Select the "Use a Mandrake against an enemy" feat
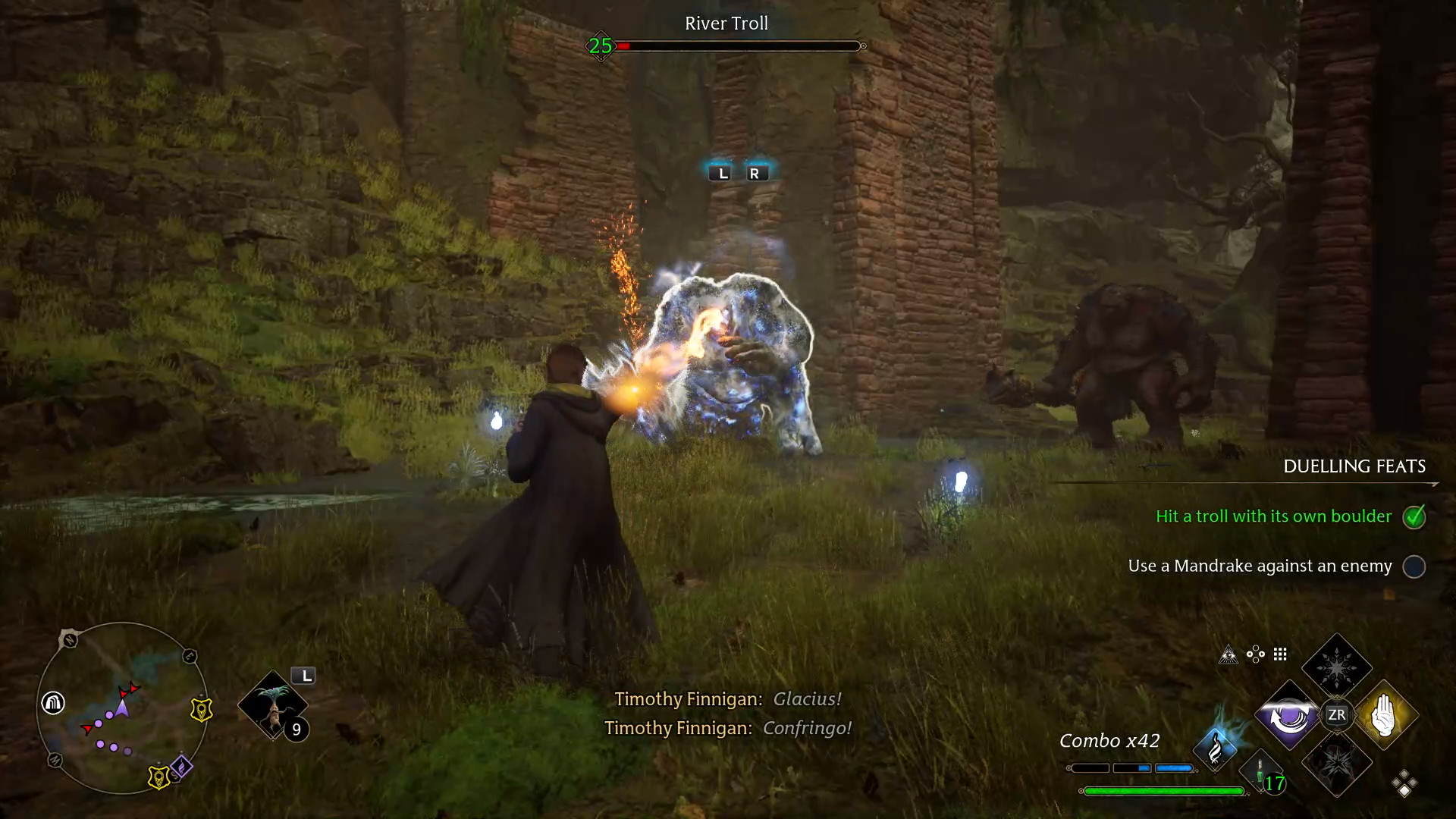The width and height of the screenshot is (1456, 819). (1260, 566)
